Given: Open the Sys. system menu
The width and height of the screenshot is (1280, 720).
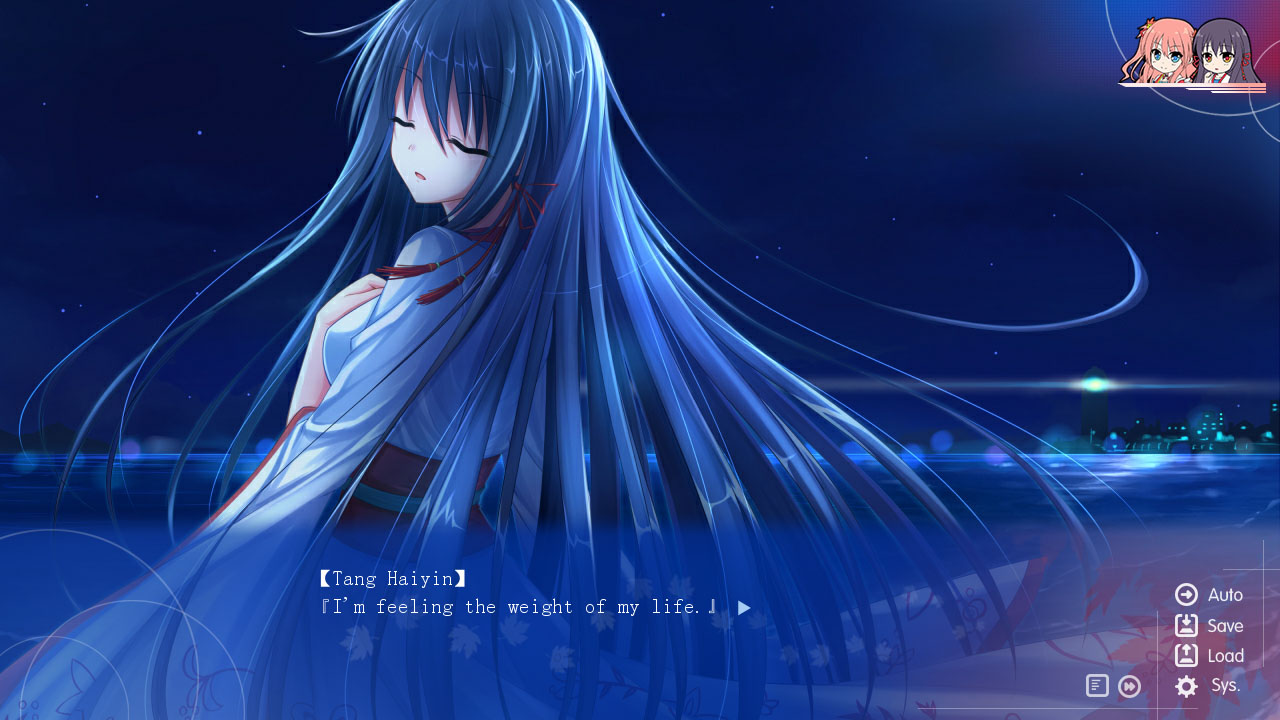Looking at the screenshot, I should click(x=1222, y=687).
